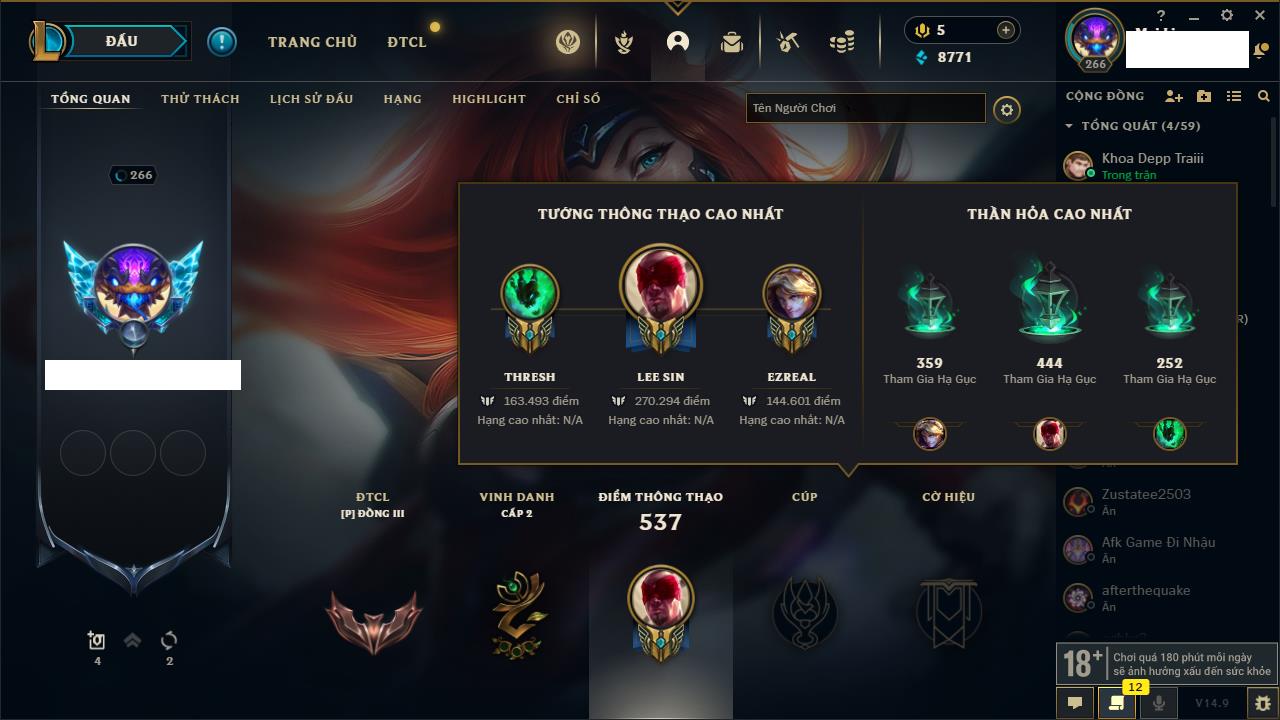The width and height of the screenshot is (1280, 720).
Task: Select friend Khoa Depp Traiii
Action: click(1152, 158)
